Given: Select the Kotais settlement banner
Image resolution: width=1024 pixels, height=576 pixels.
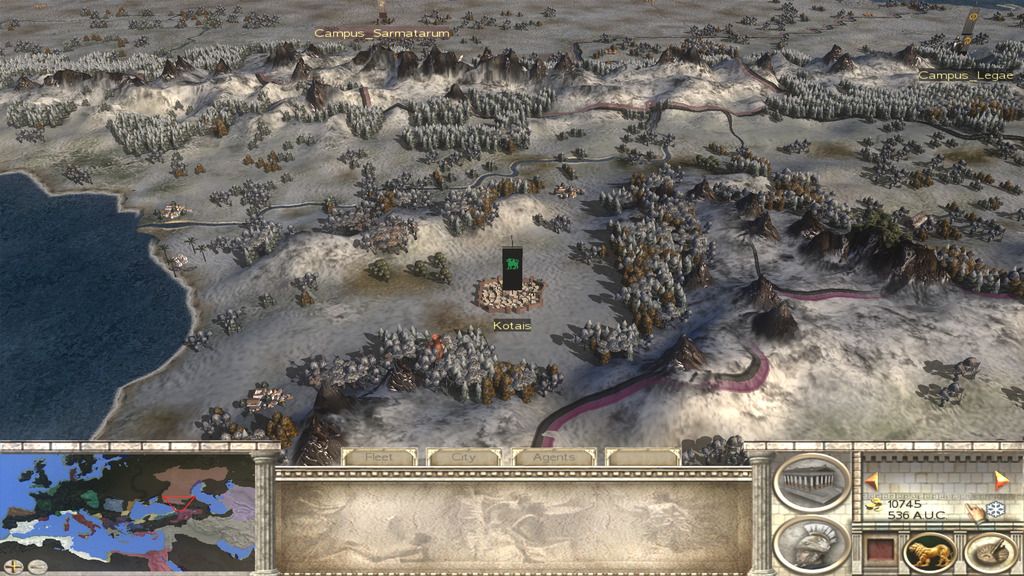Looking at the screenshot, I should coord(512,270).
